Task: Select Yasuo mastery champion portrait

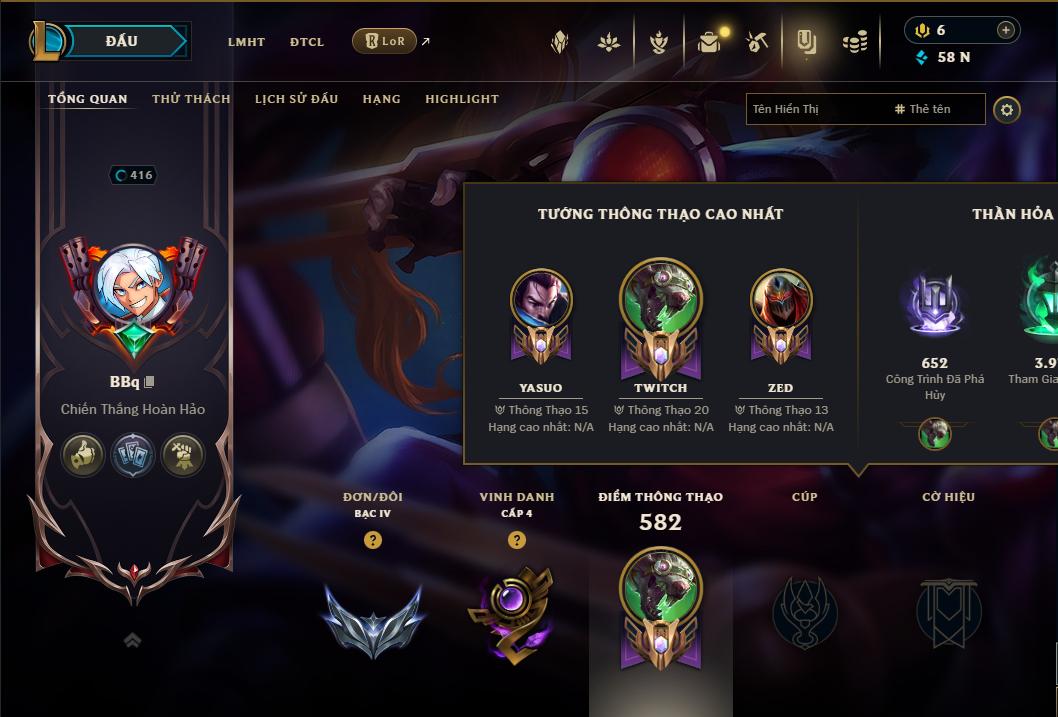Action: (x=541, y=300)
